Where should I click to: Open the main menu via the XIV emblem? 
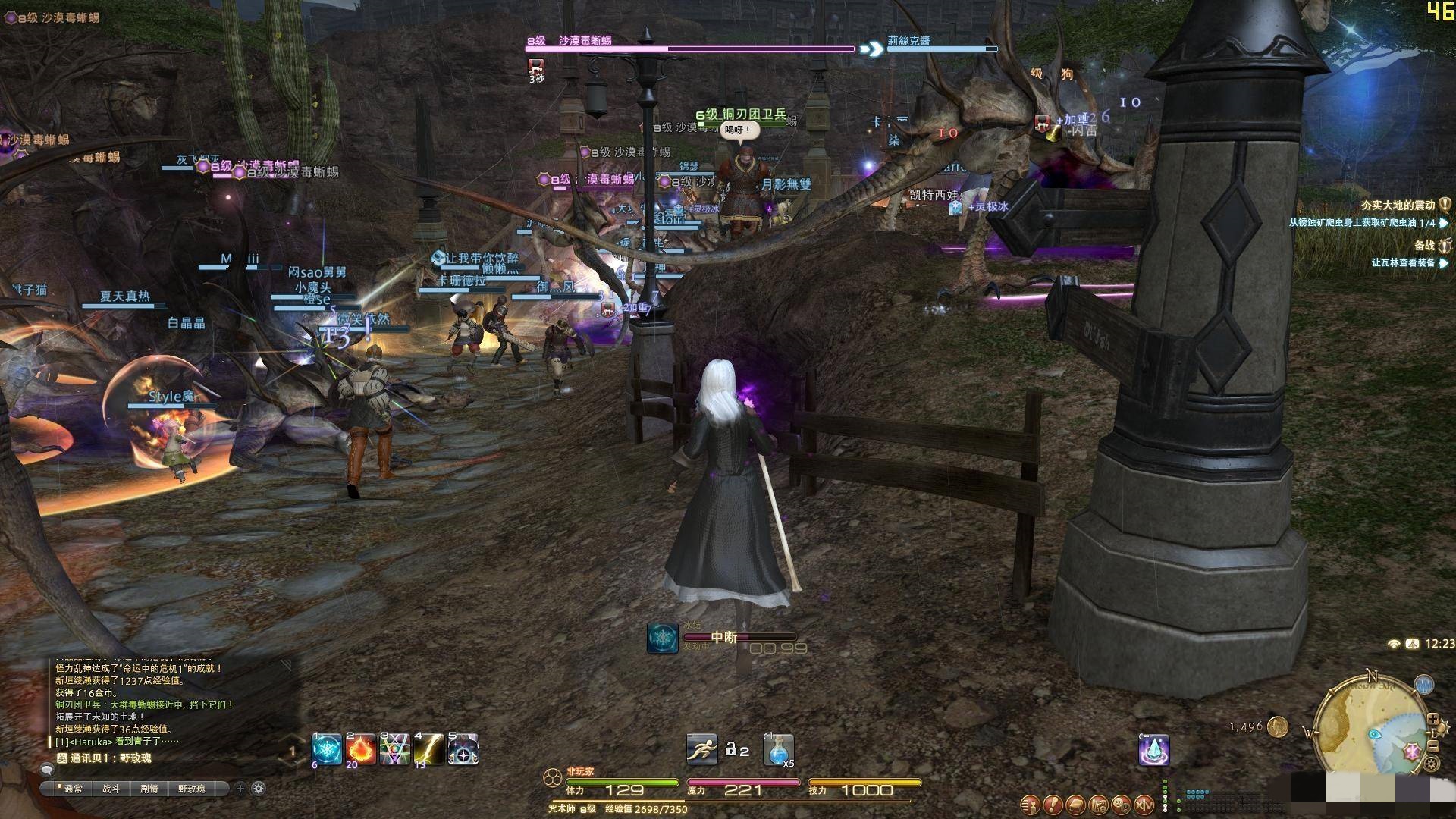point(1144,804)
